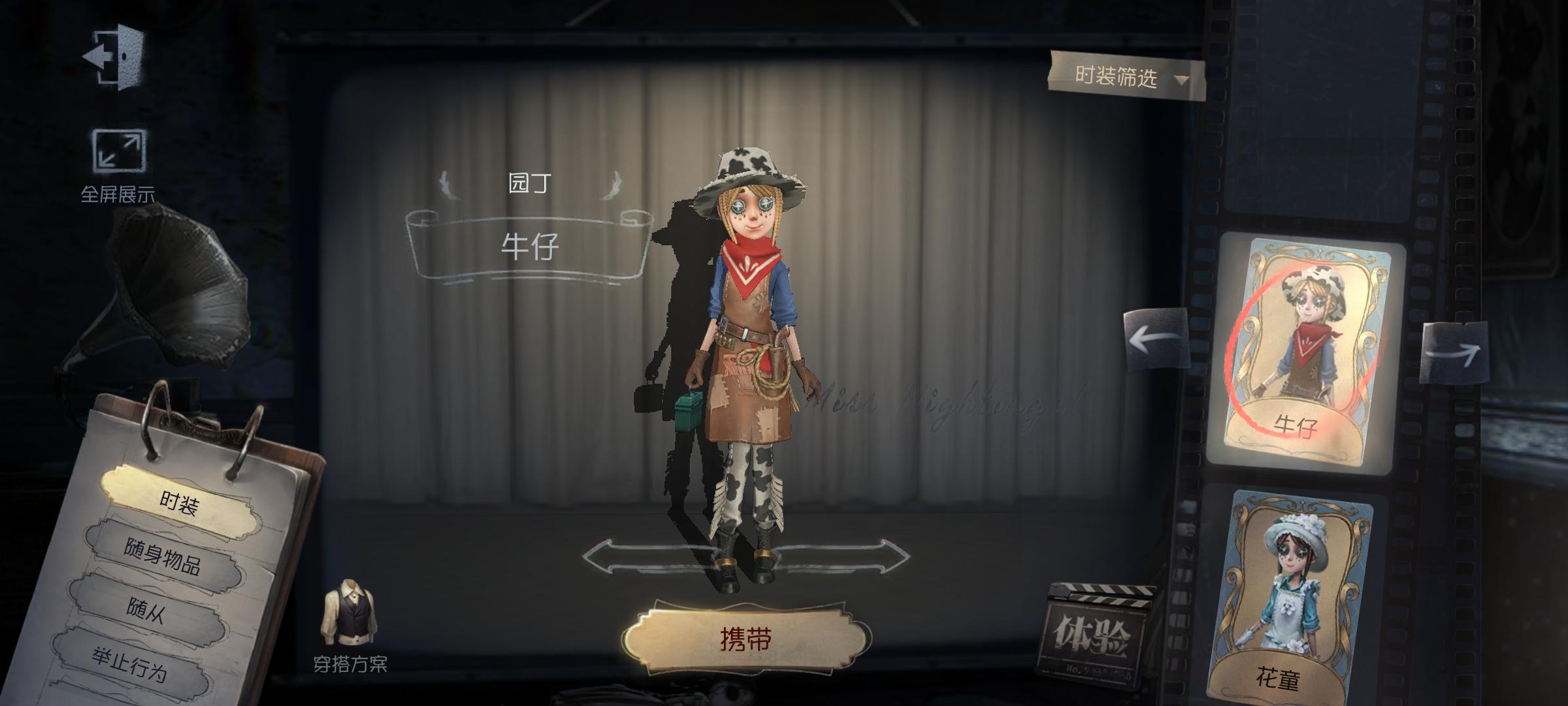Open the 时装筛选 filter dropdown
The height and width of the screenshot is (706, 1568).
[1122, 77]
